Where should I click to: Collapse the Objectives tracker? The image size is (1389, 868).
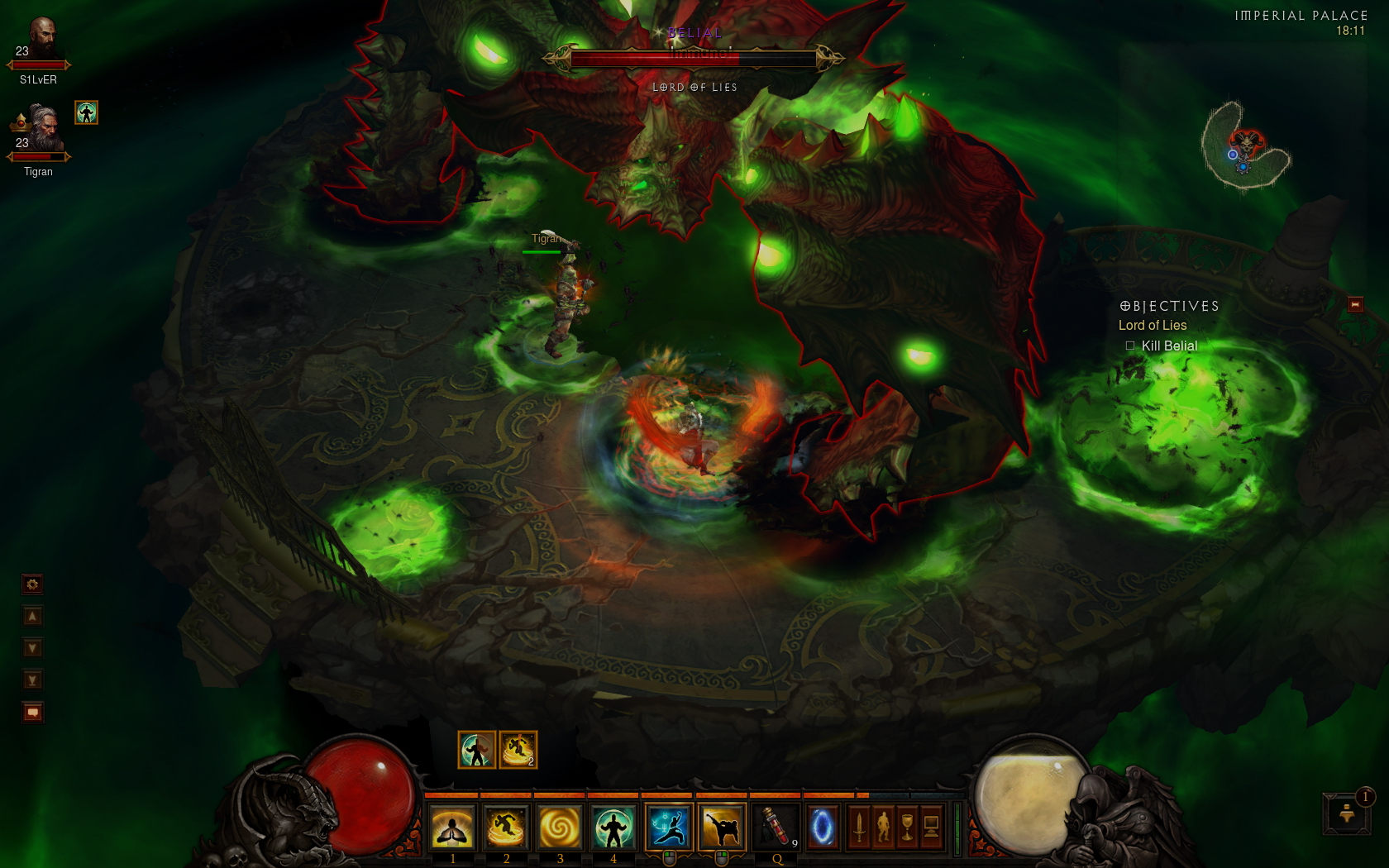coord(1355,305)
